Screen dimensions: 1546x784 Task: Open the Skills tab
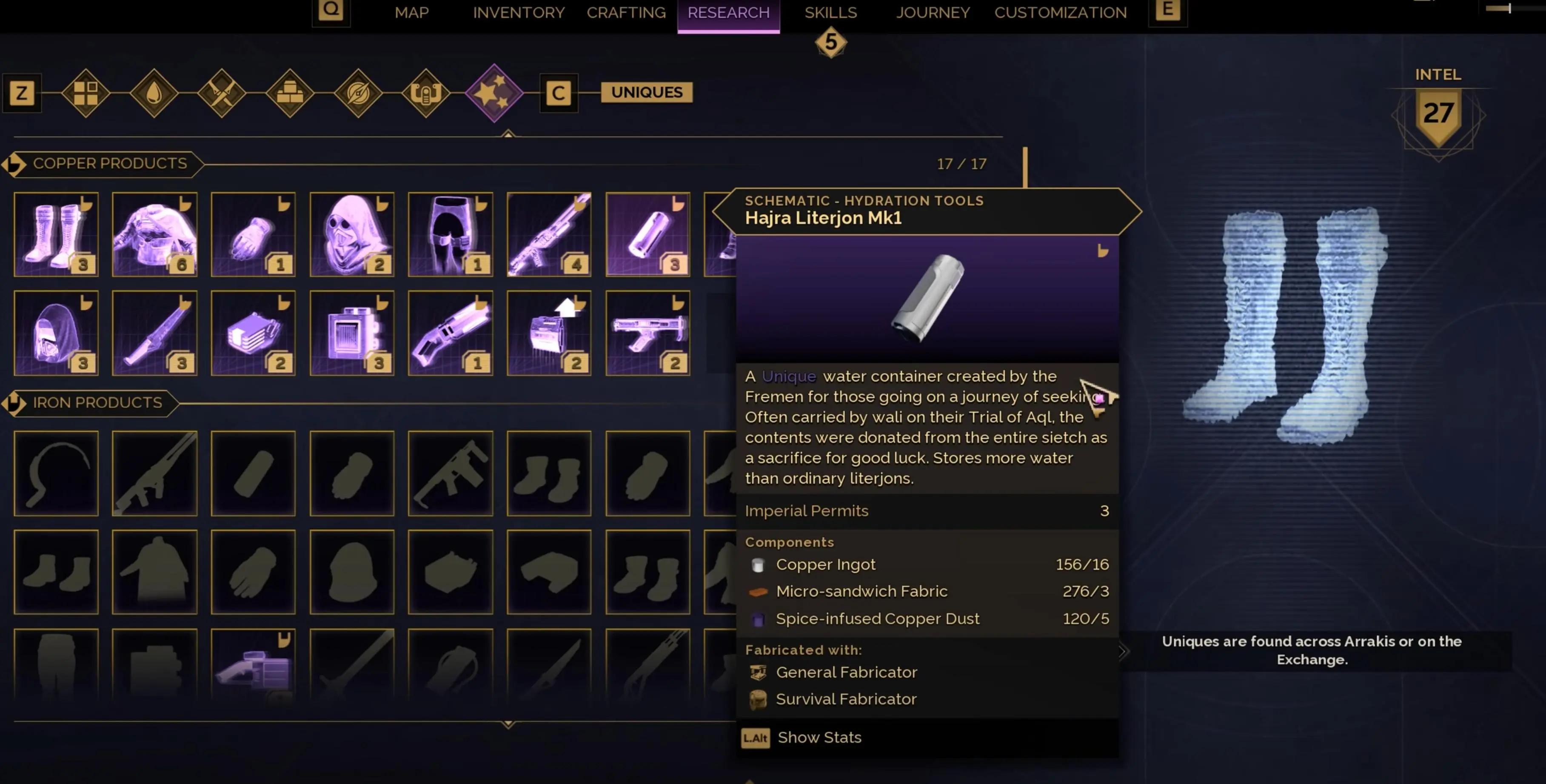(x=830, y=13)
